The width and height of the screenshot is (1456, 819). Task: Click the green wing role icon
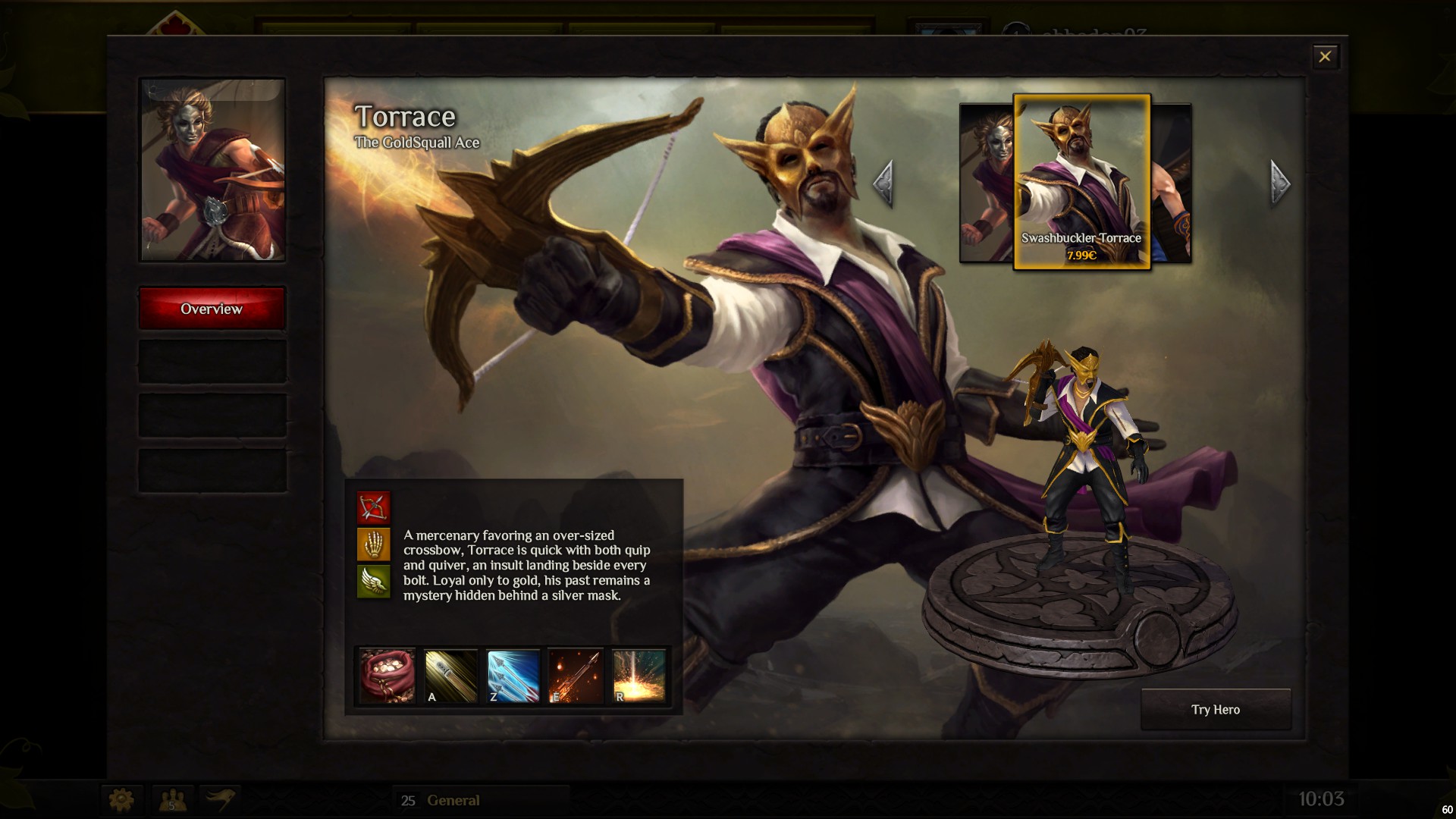373,581
